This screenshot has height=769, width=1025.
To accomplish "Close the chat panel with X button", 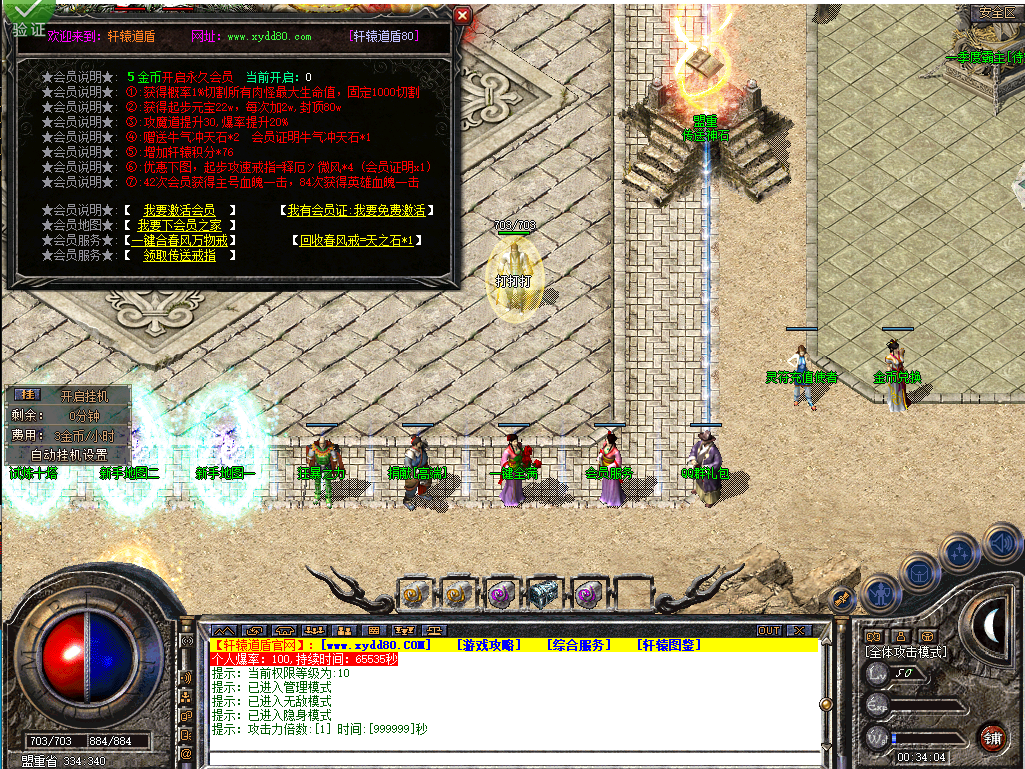I will [798, 630].
